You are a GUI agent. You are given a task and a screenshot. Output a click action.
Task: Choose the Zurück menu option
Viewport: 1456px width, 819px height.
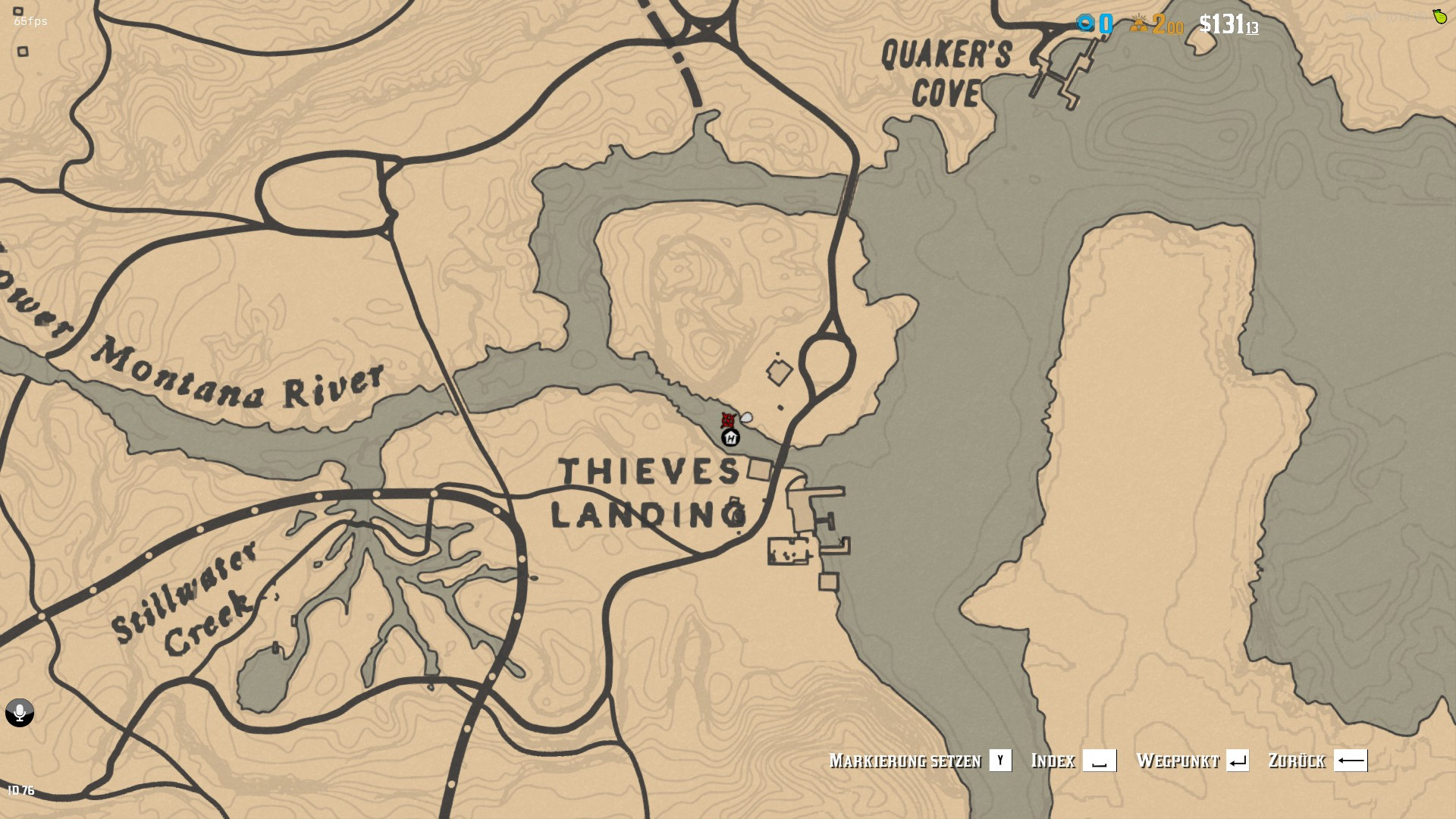click(x=1297, y=761)
